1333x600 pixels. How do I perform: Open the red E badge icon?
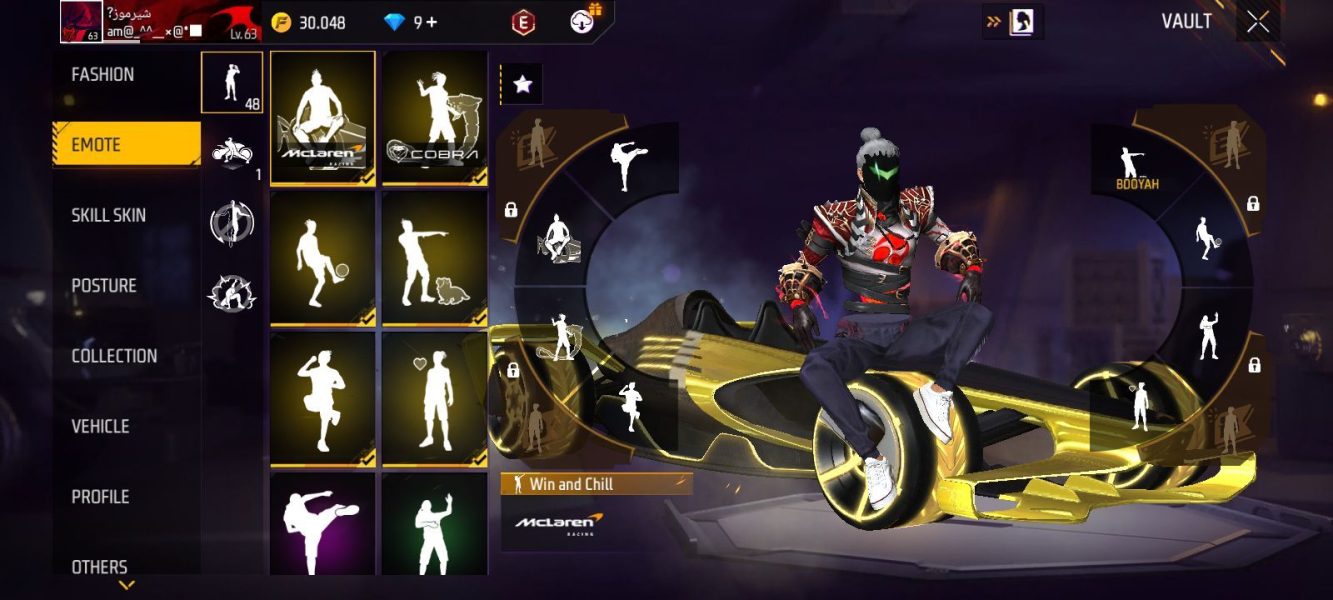[521, 22]
